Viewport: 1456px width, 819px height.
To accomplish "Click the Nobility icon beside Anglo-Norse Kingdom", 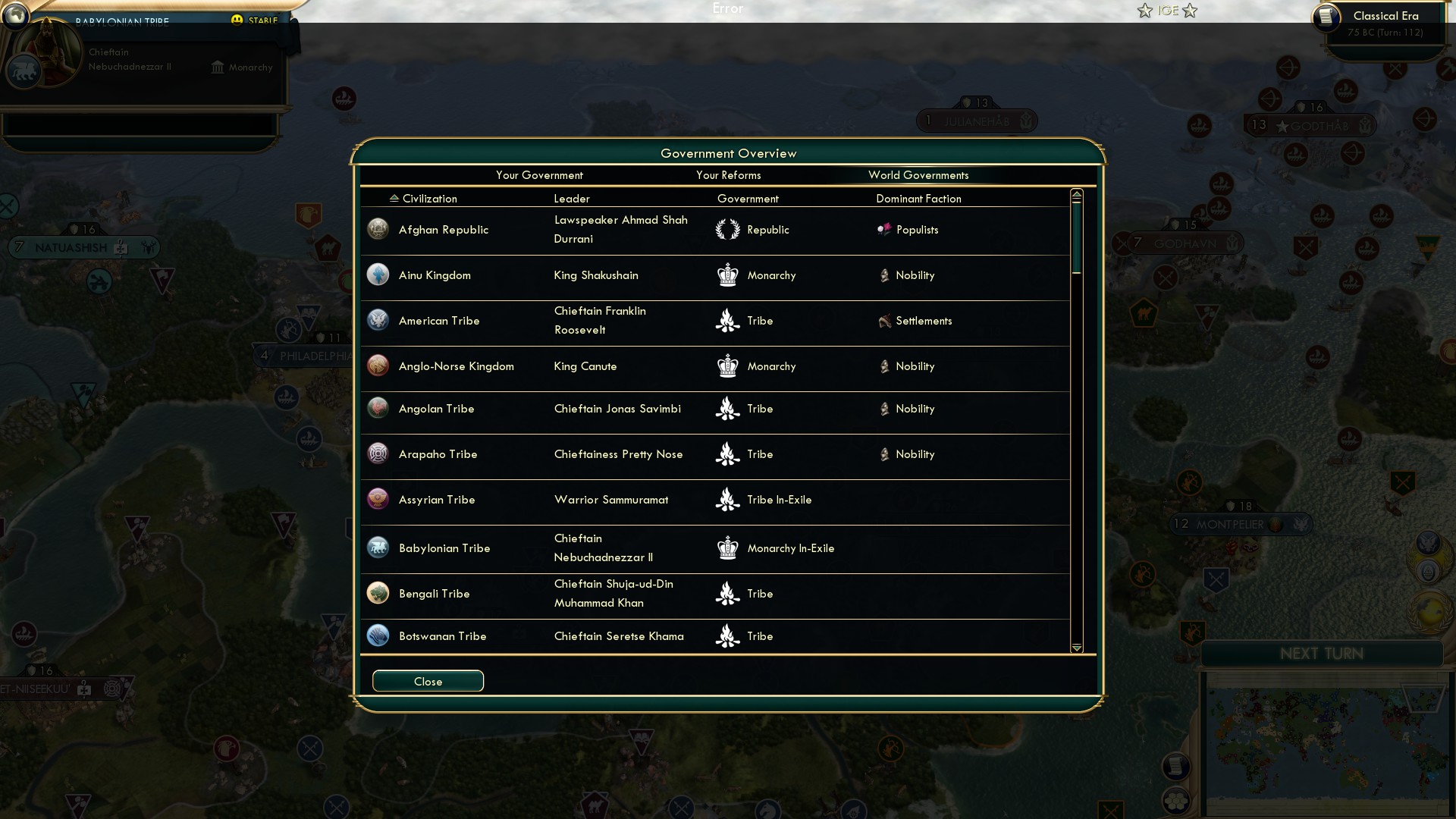I will pos(884,366).
